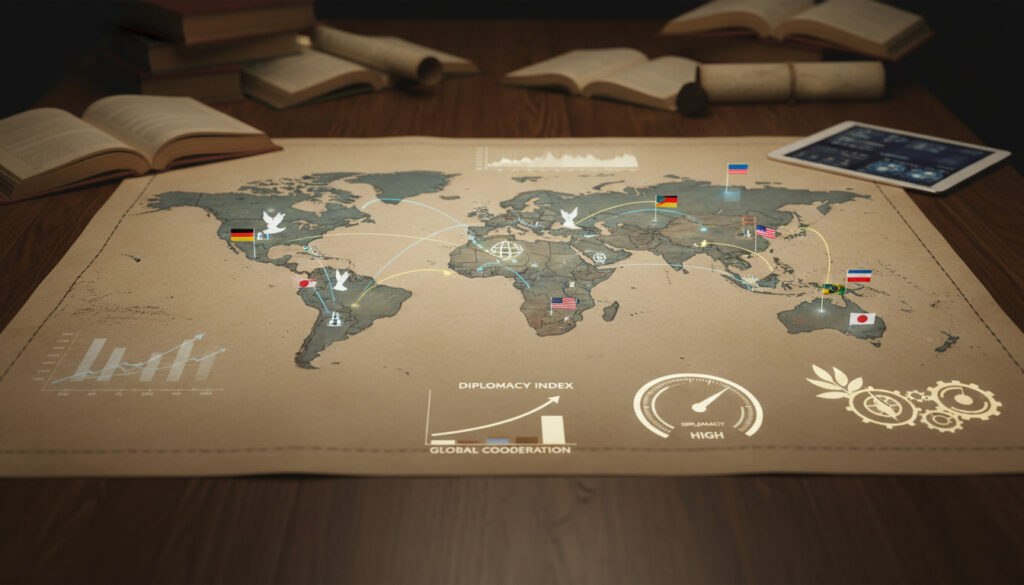Open the line chart above the Atlantic
This screenshot has height=585, width=1024.
point(560,159)
